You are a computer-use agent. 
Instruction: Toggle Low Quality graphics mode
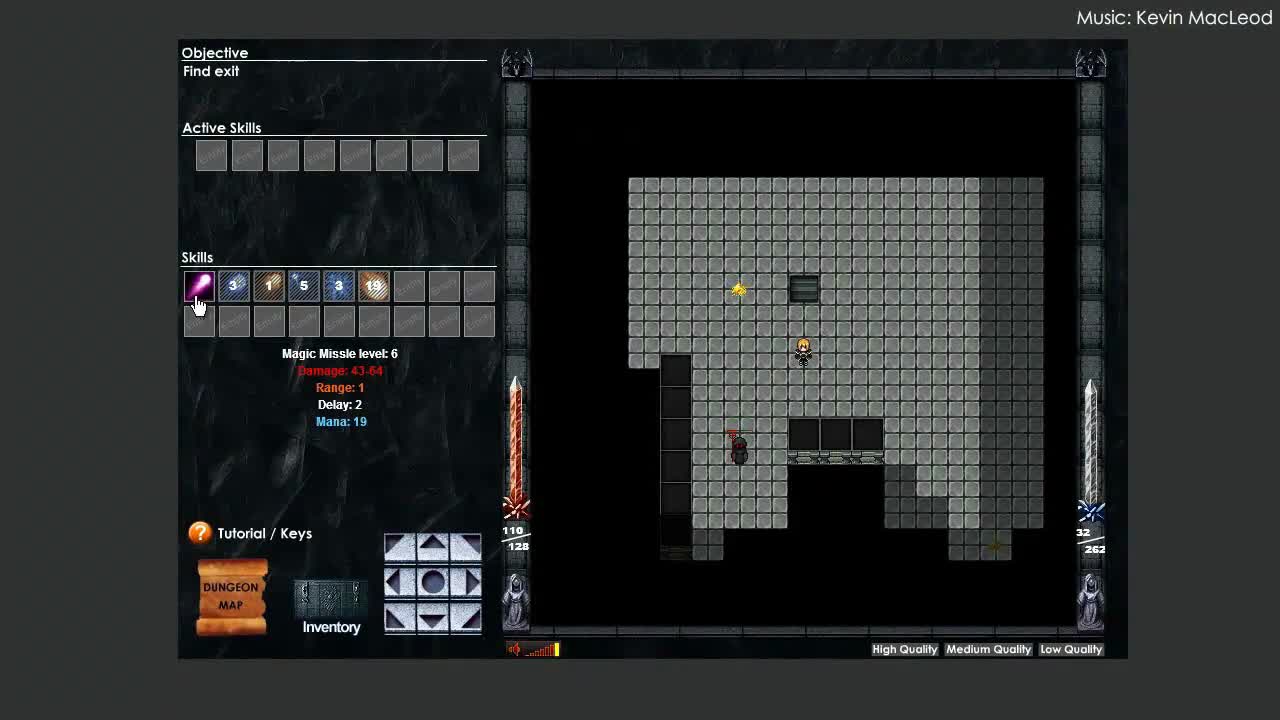click(1070, 649)
